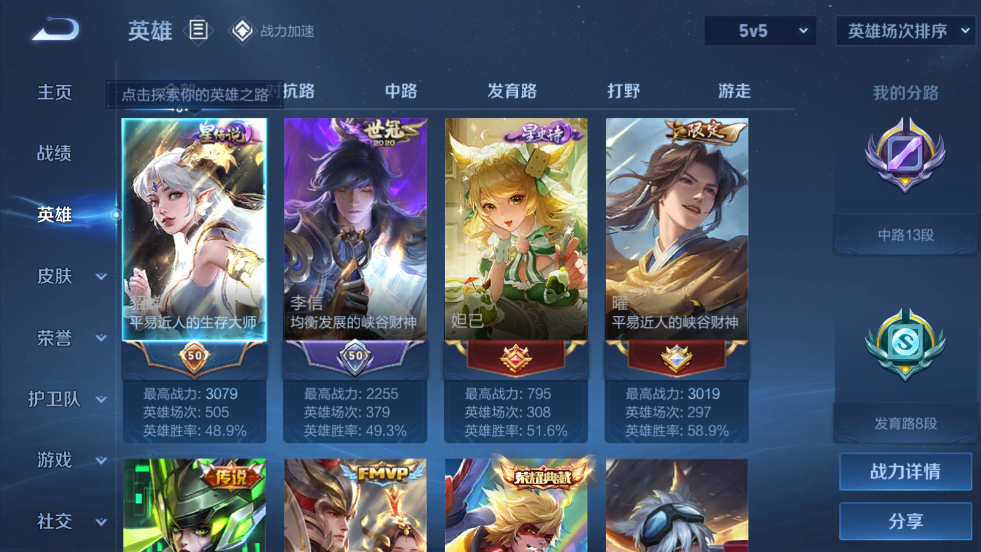Expand the 皮肤 menu section

(x=70, y=276)
